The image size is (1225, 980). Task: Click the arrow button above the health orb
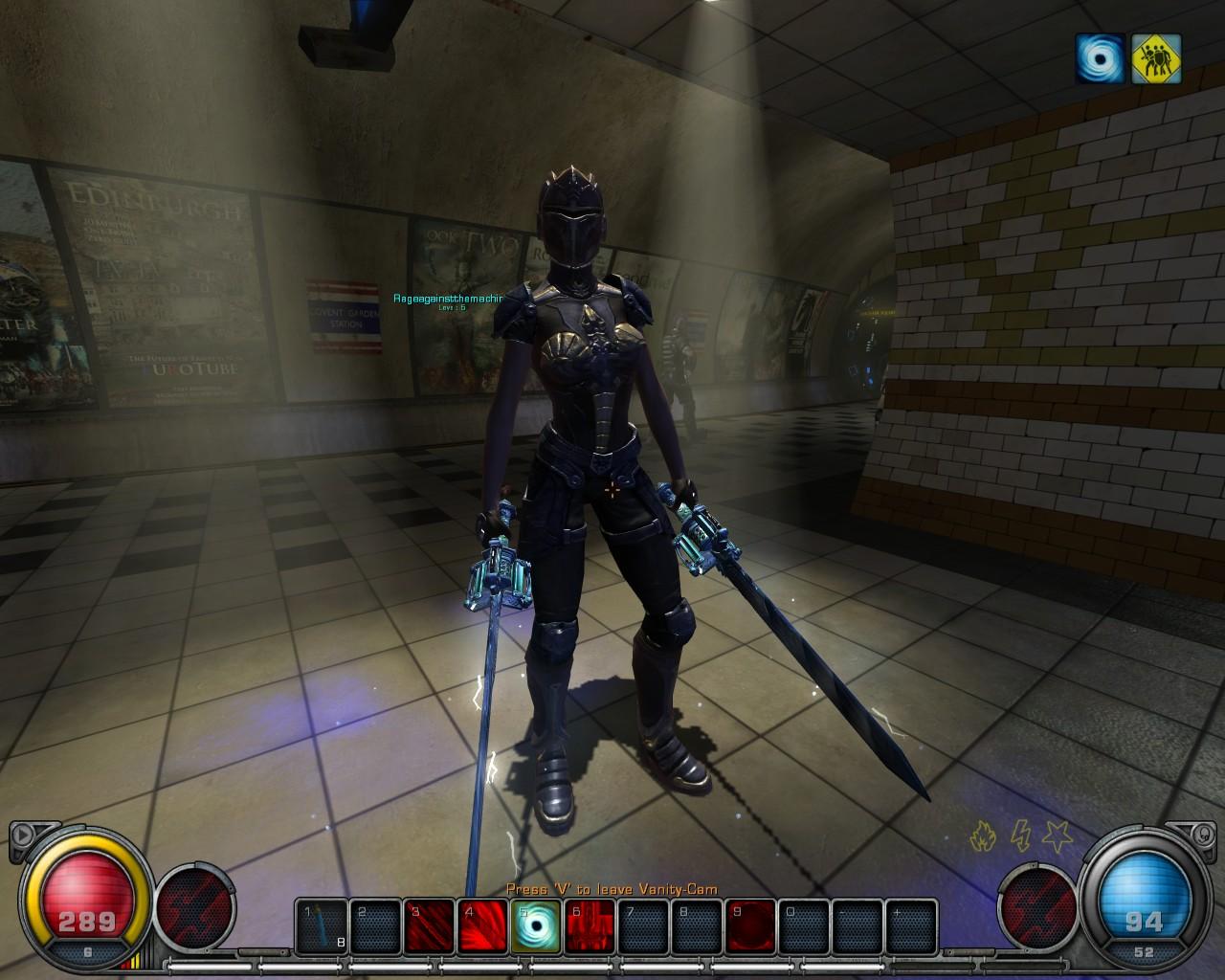point(21,834)
